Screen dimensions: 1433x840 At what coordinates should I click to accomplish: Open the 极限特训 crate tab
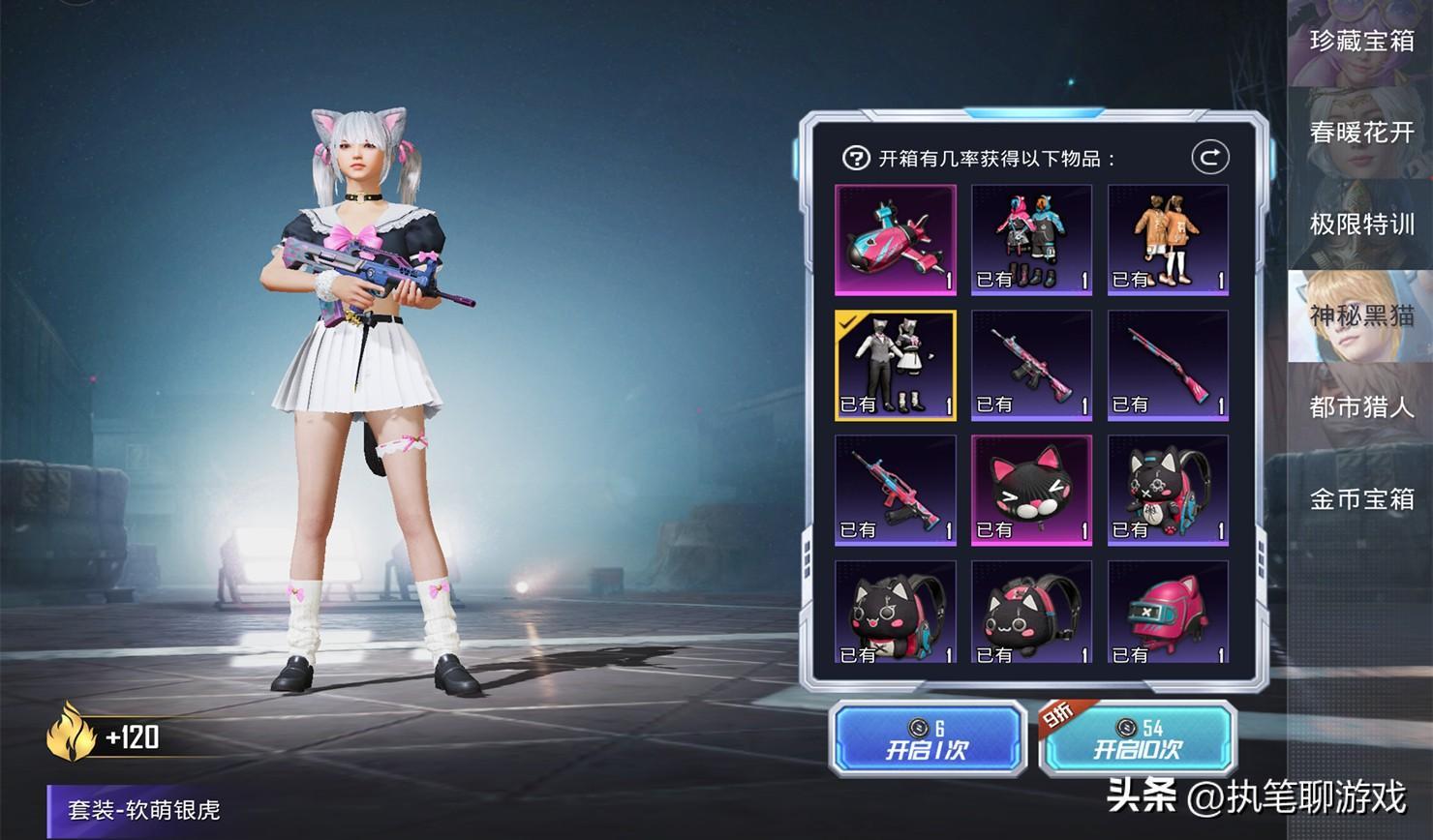tap(1361, 225)
